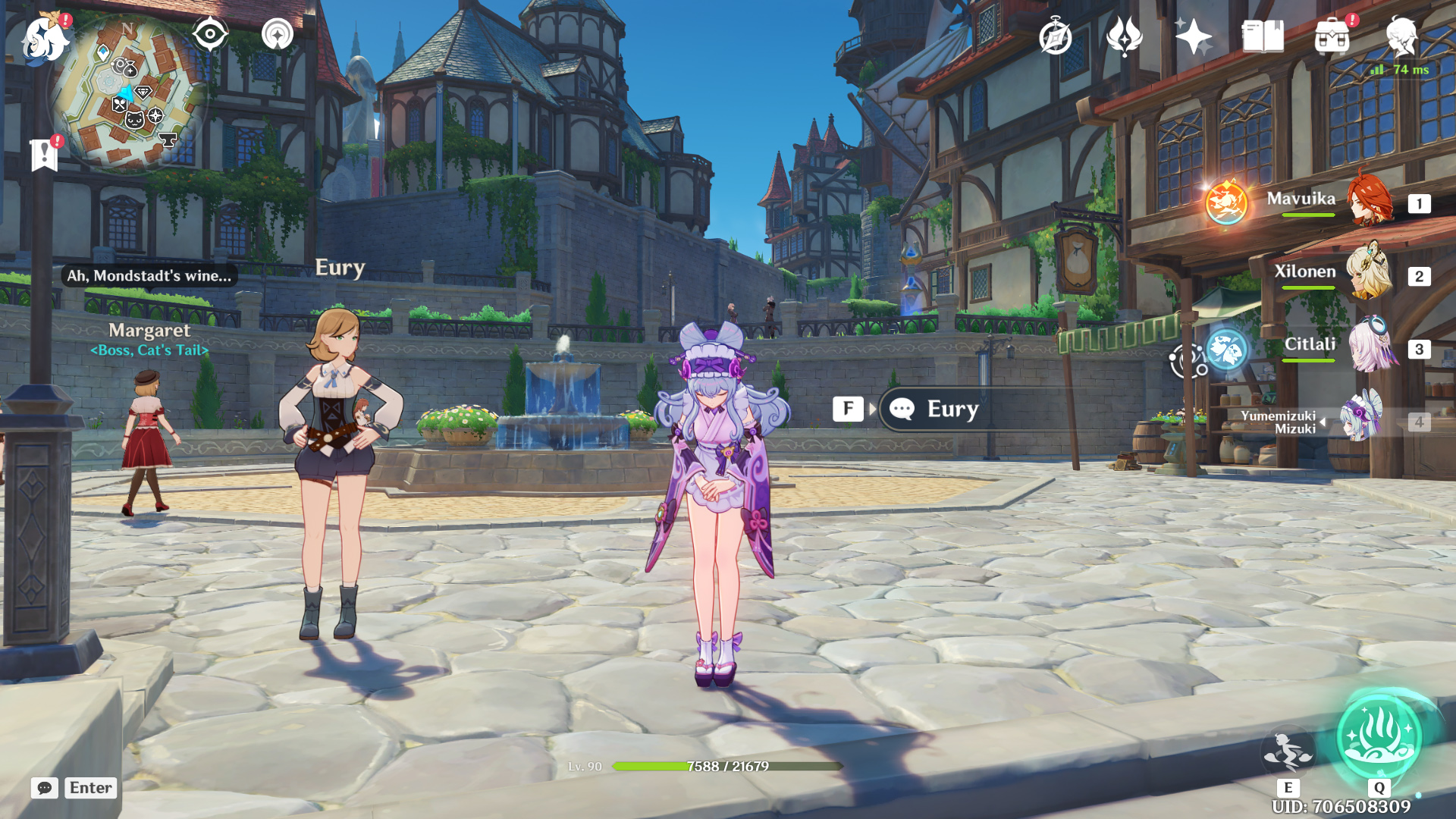The height and width of the screenshot is (819, 1456).
Task: Open the Wish star icon
Action: coord(1193,36)
